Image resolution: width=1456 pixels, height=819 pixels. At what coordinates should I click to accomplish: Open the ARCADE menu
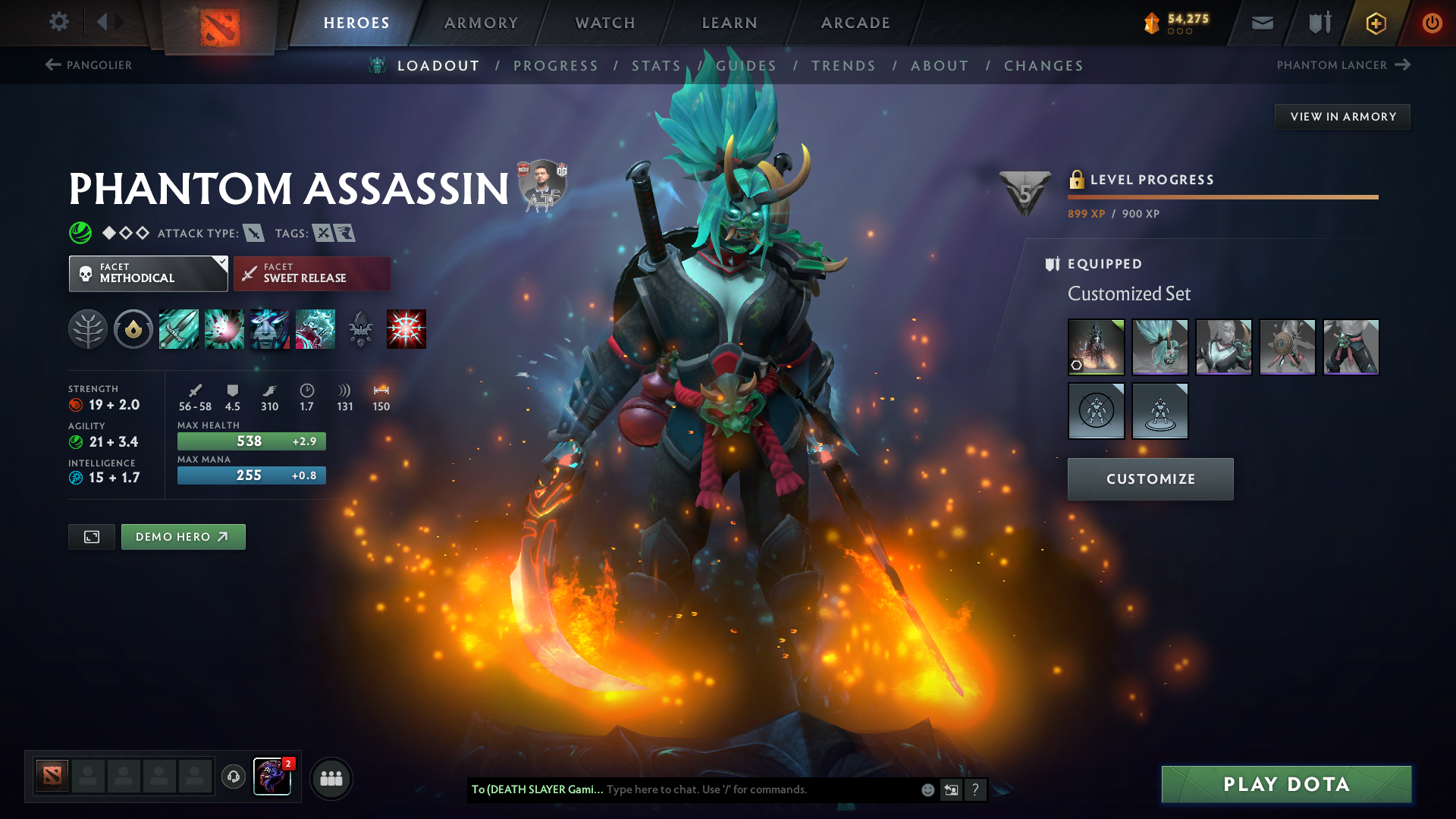click(x=854, y=23)
